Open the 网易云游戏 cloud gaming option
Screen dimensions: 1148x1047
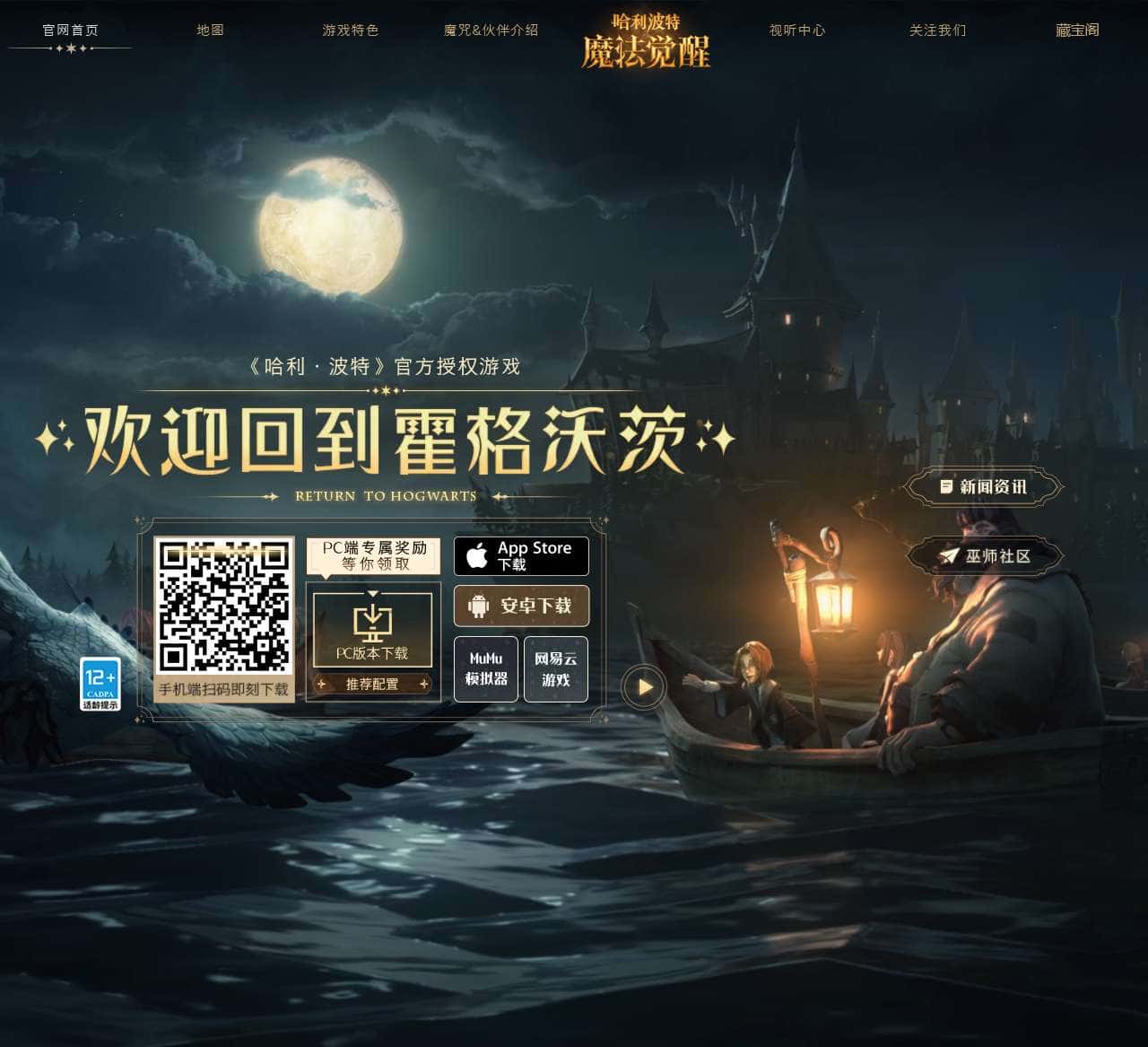555,668
